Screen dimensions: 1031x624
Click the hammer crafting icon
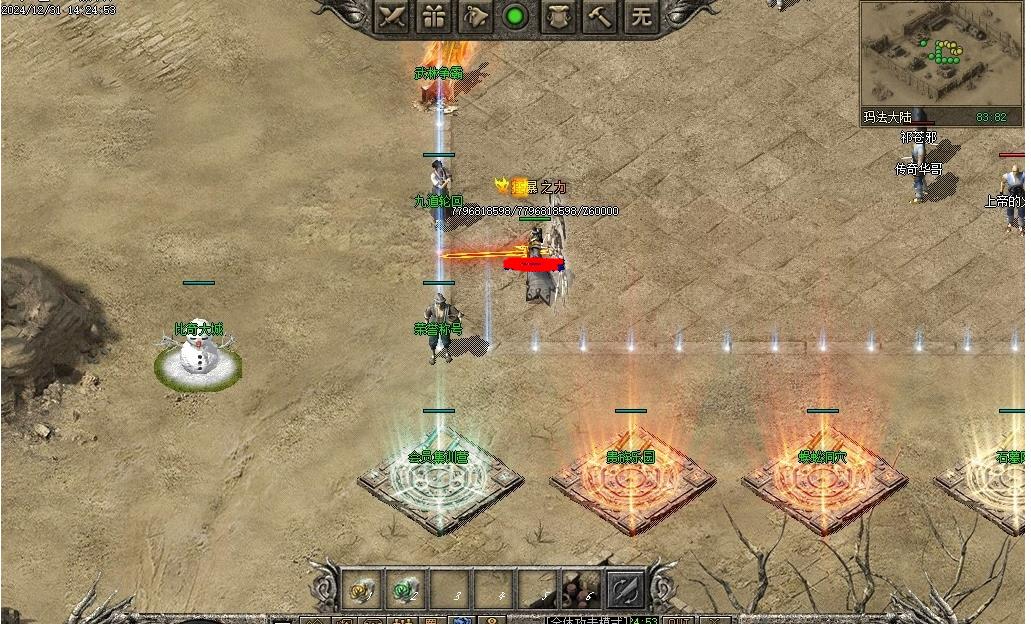pos(600,16)
